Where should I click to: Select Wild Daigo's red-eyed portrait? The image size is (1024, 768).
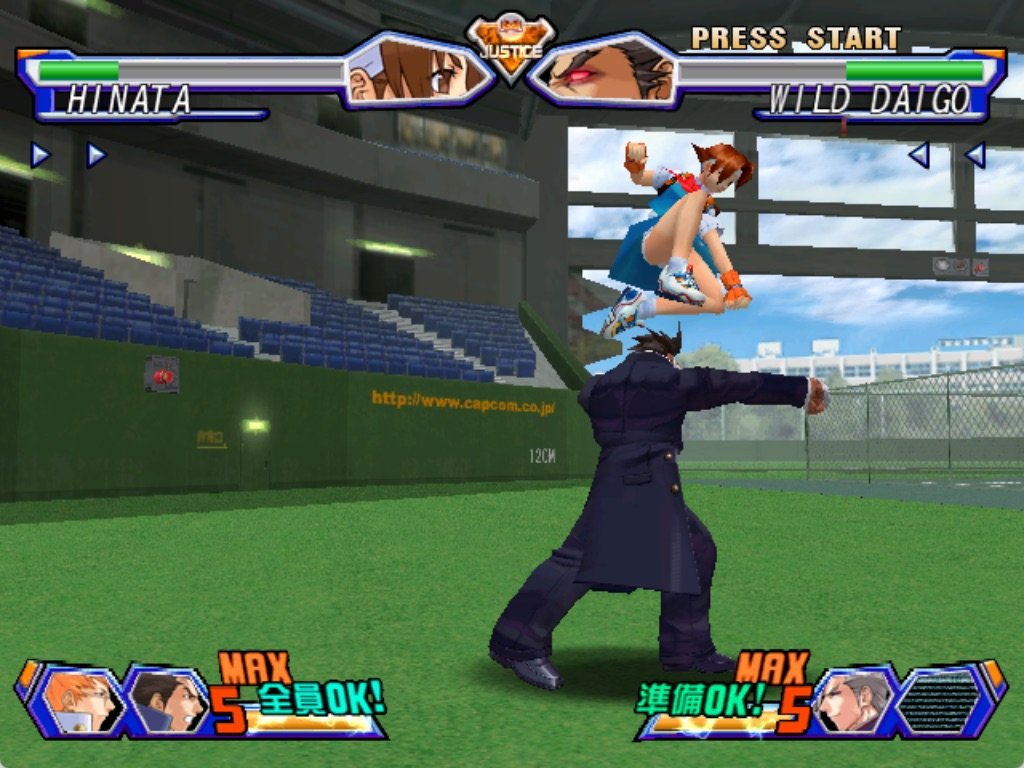[606, 72]
